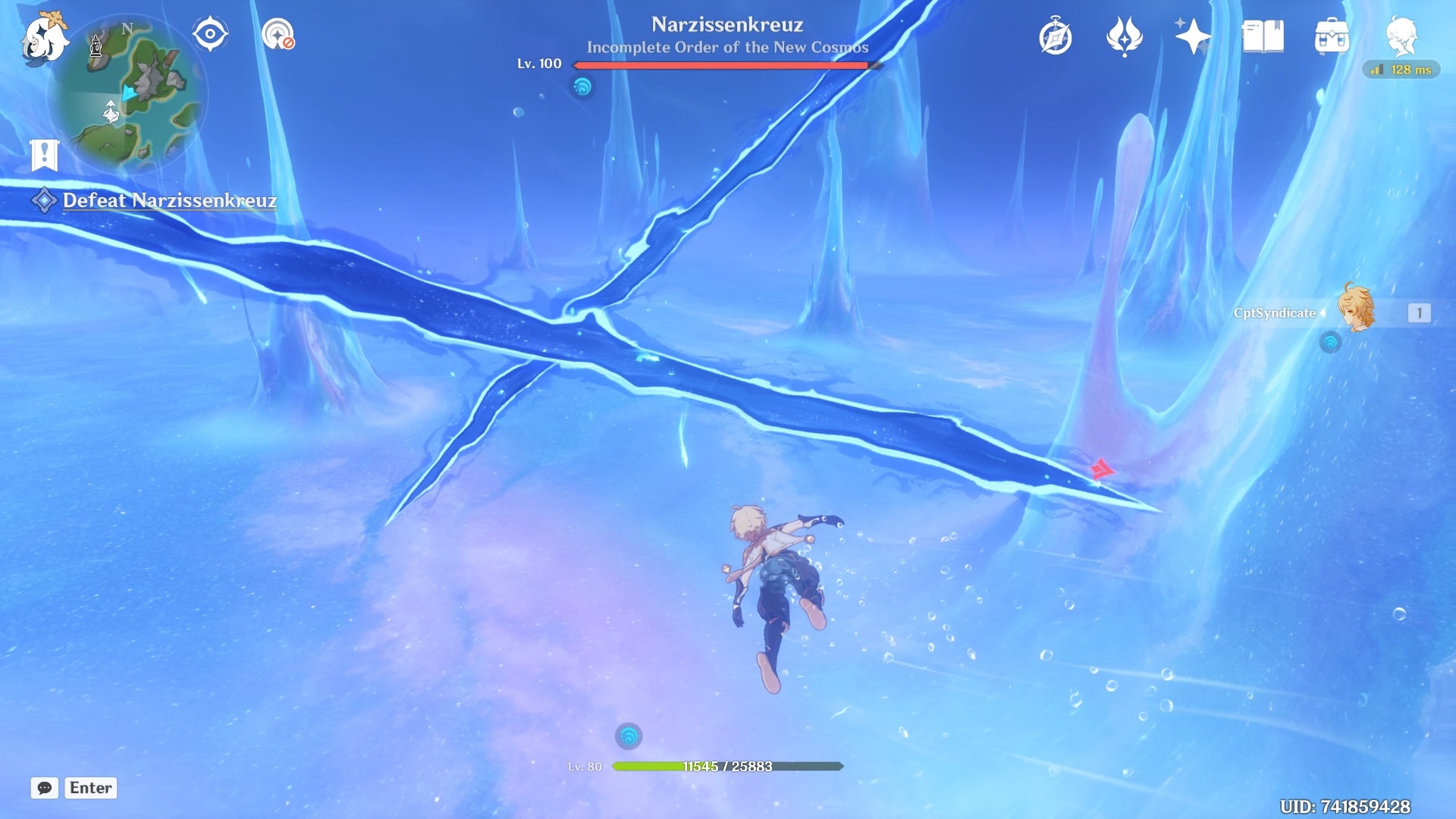Select the Defeat Narzissenkreuz objective tracker
The width and height of the screenshot is (1456, 819).
tap(168, 201)
